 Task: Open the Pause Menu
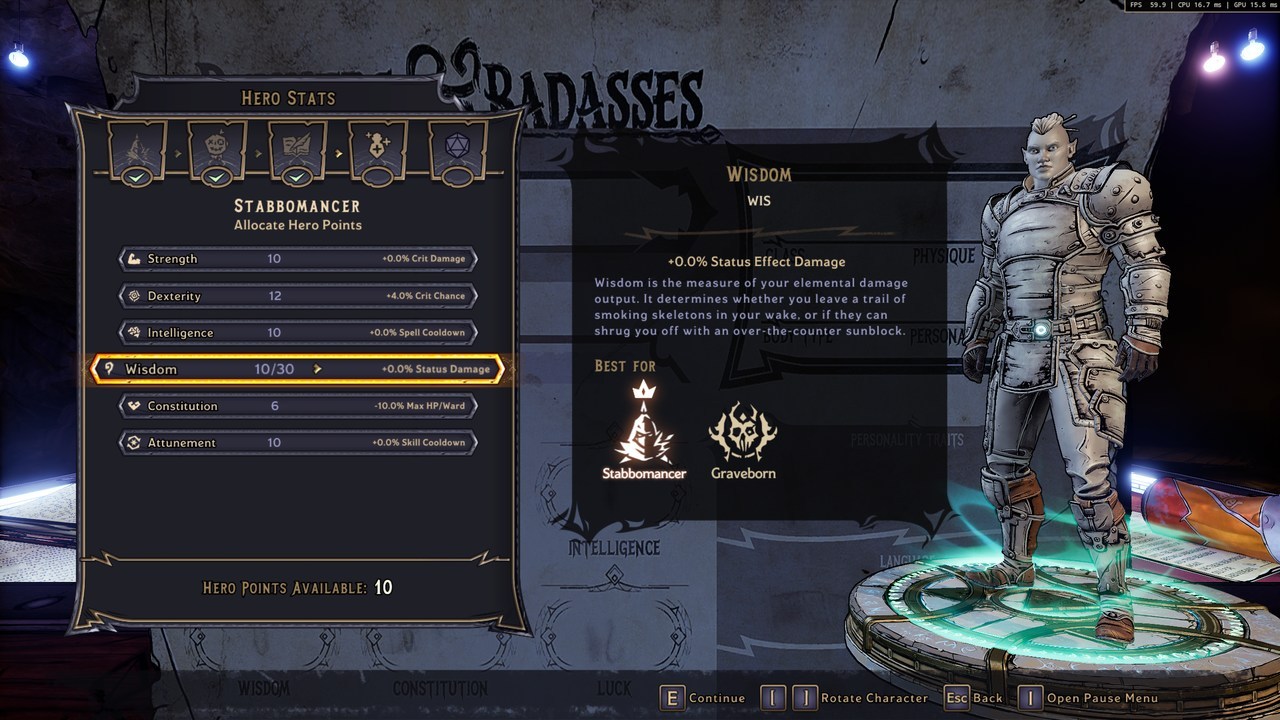tap(1102, 698)
